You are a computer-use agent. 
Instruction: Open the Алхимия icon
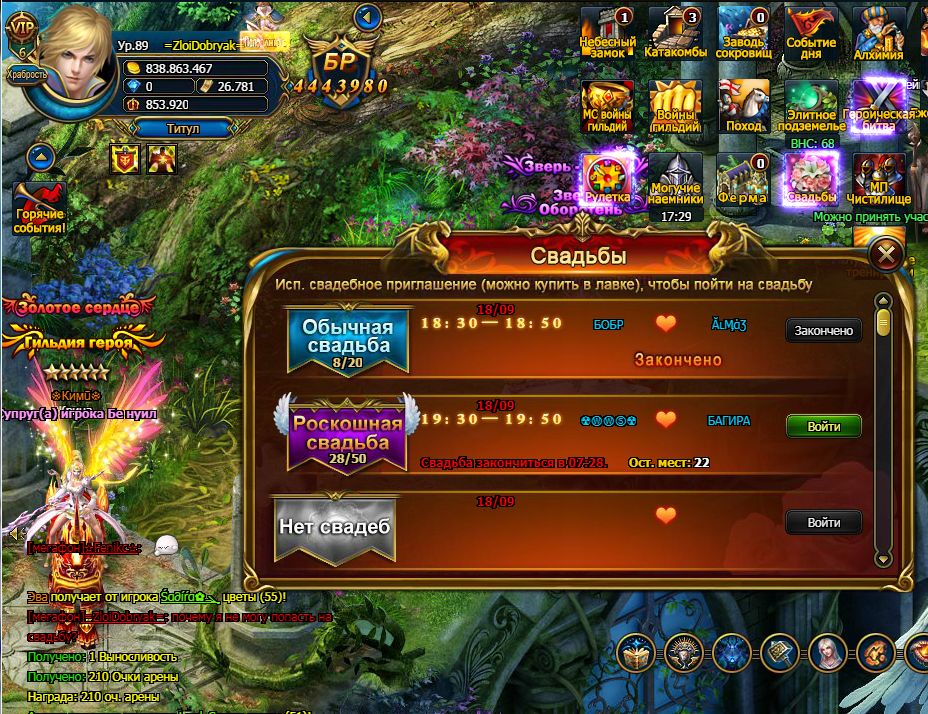[x=879, y=33]
